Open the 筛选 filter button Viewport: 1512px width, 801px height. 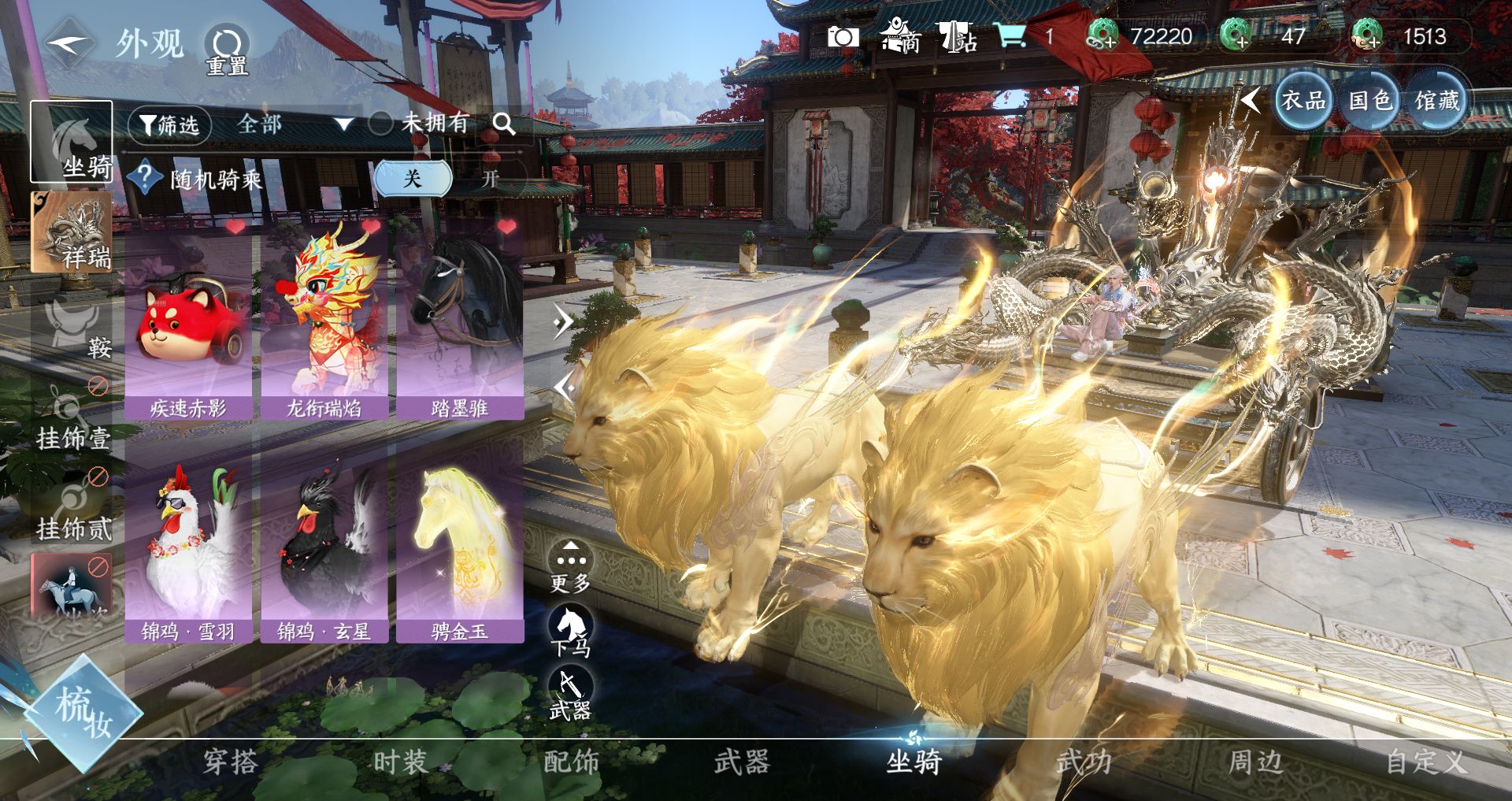click(x=169, y=124)
